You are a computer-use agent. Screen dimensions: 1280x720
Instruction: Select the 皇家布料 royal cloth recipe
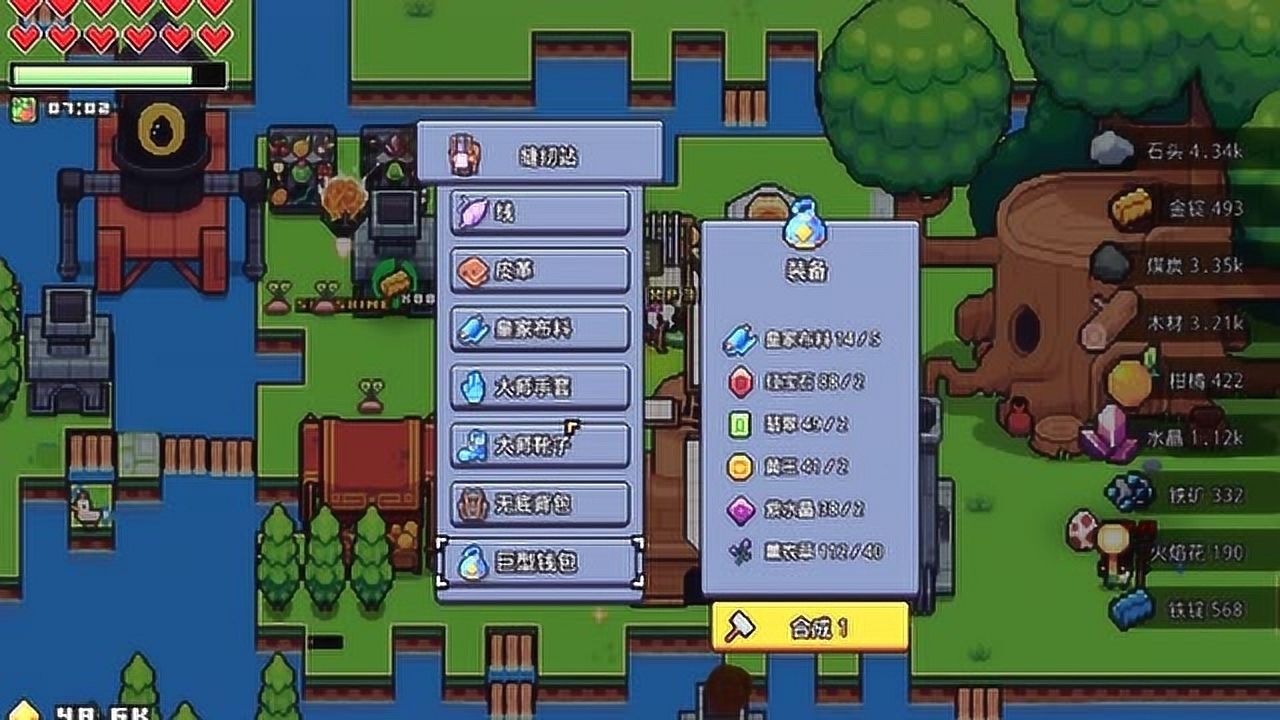(540, 329)
